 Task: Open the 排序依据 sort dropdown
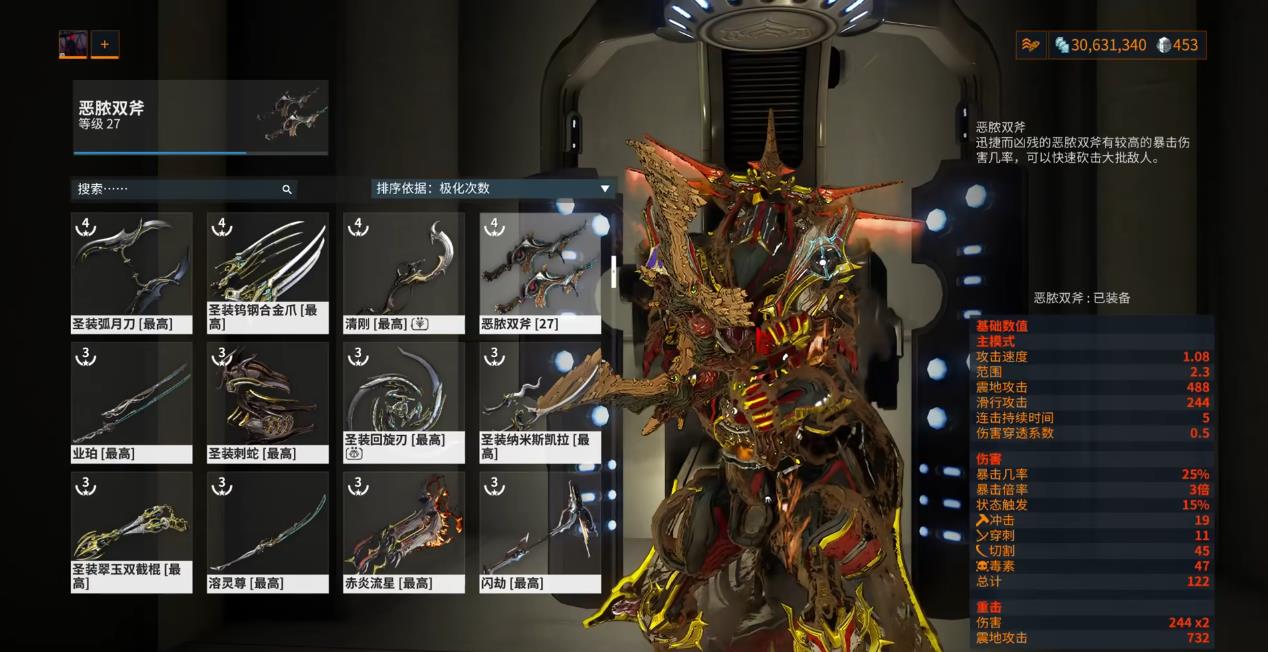492,188
